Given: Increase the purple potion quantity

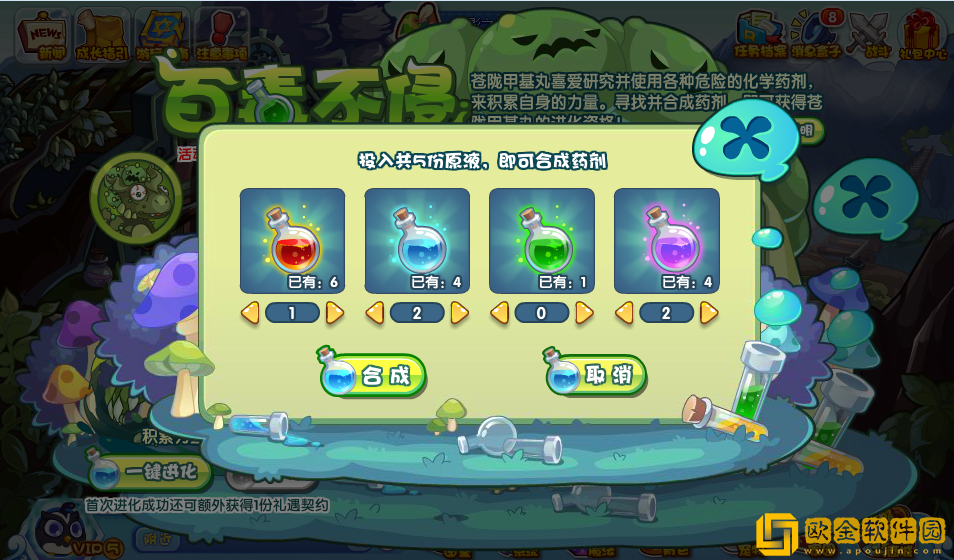Looking at the screenshot, I should 709,314.
